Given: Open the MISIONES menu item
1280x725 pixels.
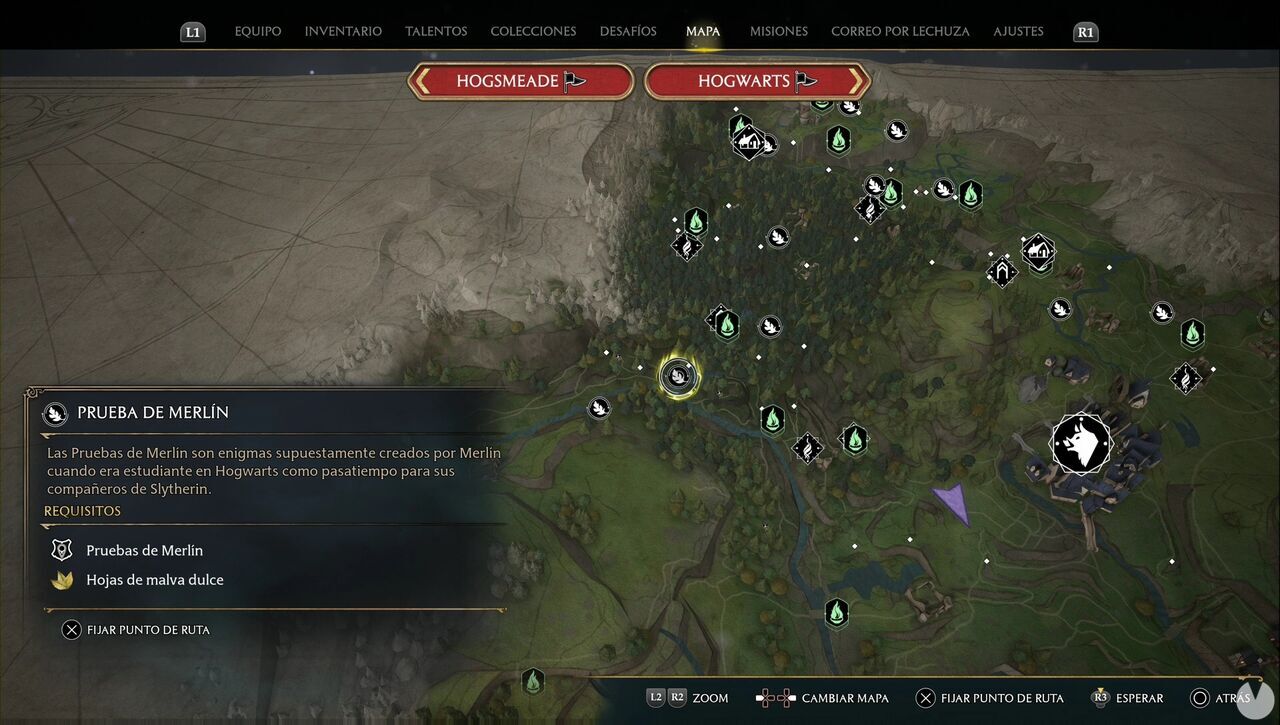Looking at the screenshot, I should pos(778,31).
